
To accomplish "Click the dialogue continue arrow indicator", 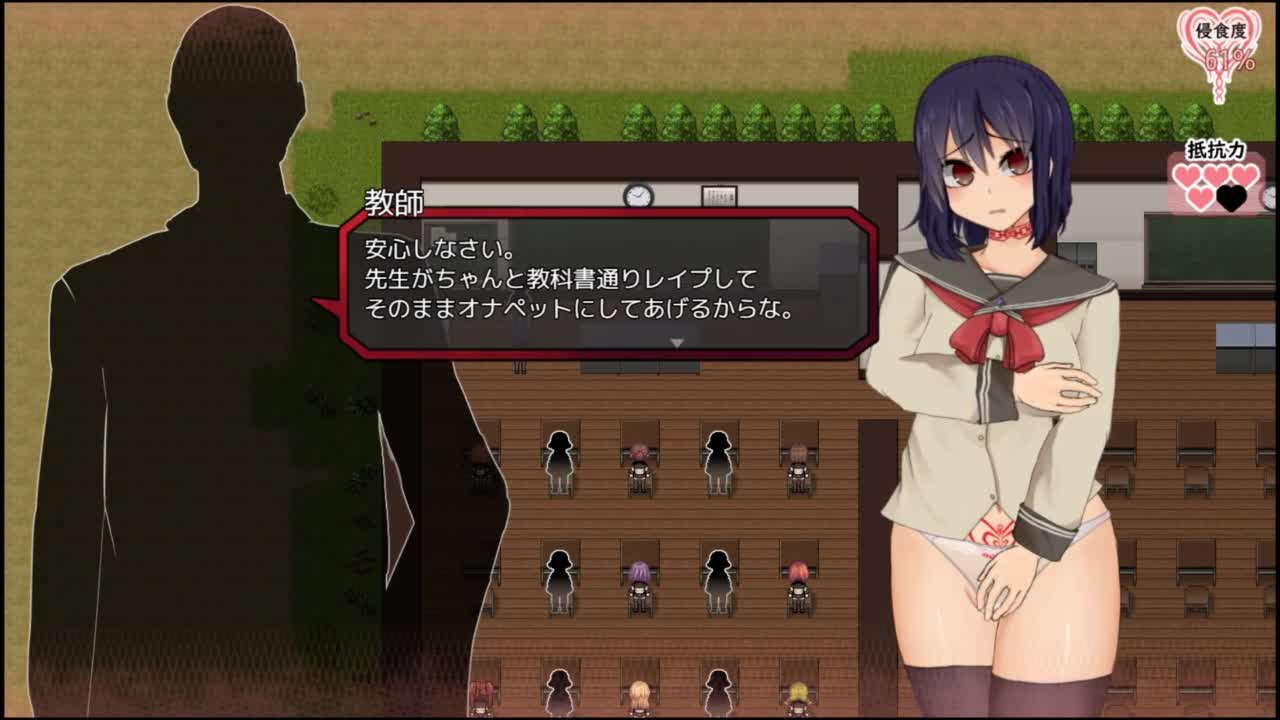I will point(677,343).
